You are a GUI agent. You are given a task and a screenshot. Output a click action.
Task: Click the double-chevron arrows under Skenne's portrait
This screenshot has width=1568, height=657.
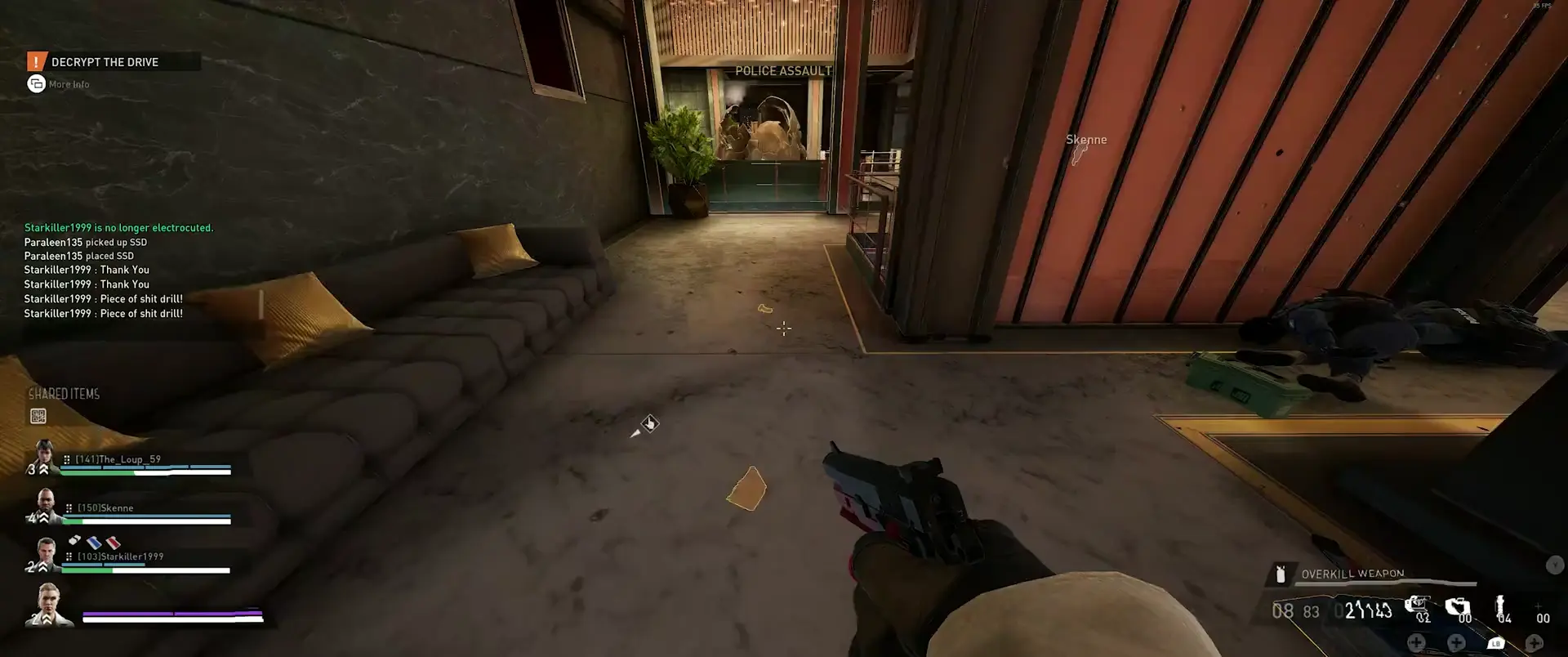tap(42, 518)
